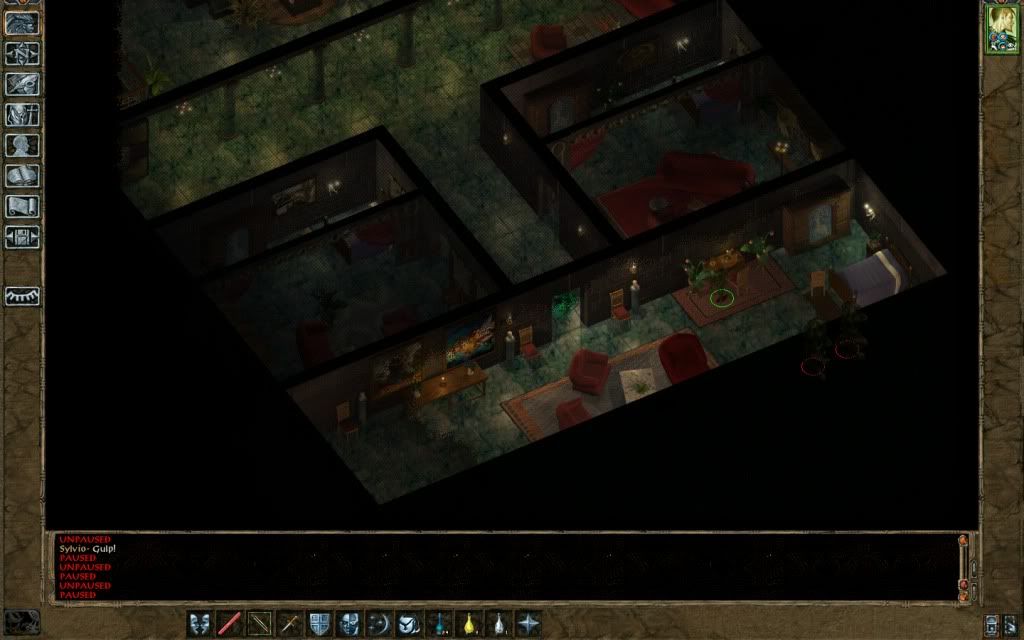Click the twin masks talk button
Screen dimensions: 1024x640
(x=200, y=624)
